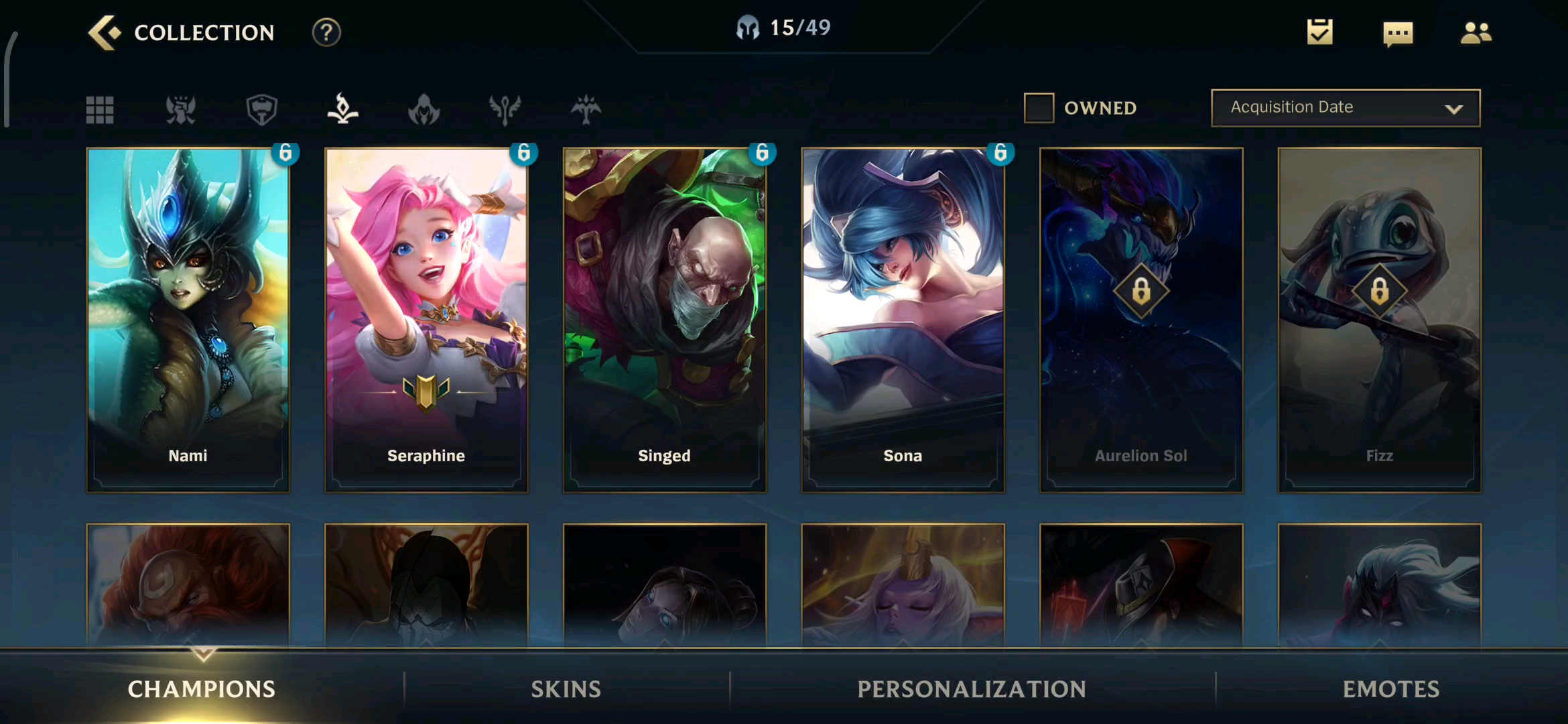Open the question mark help info

point(326,32)
